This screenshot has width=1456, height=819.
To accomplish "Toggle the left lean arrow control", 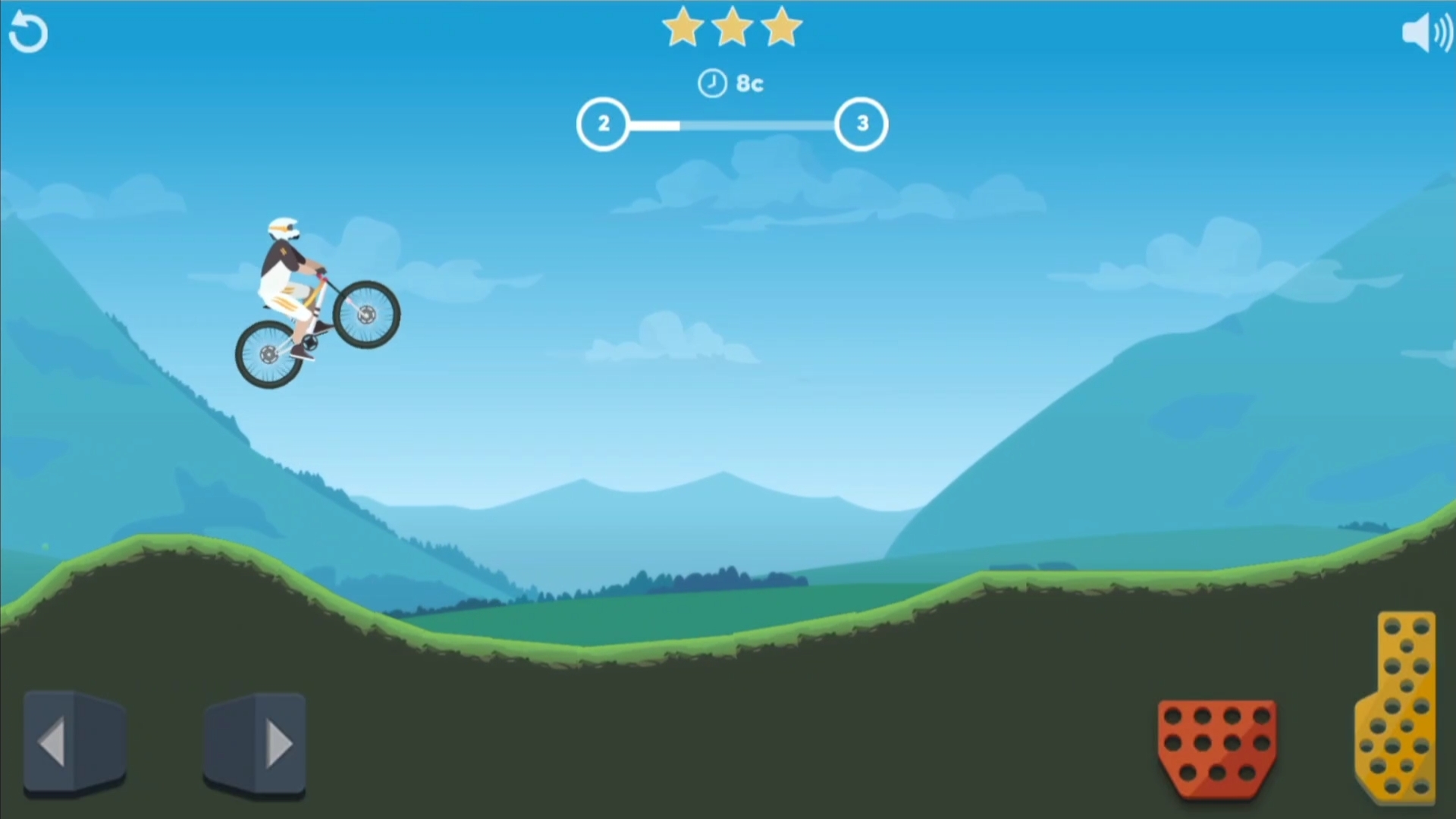I will point(74,742).
